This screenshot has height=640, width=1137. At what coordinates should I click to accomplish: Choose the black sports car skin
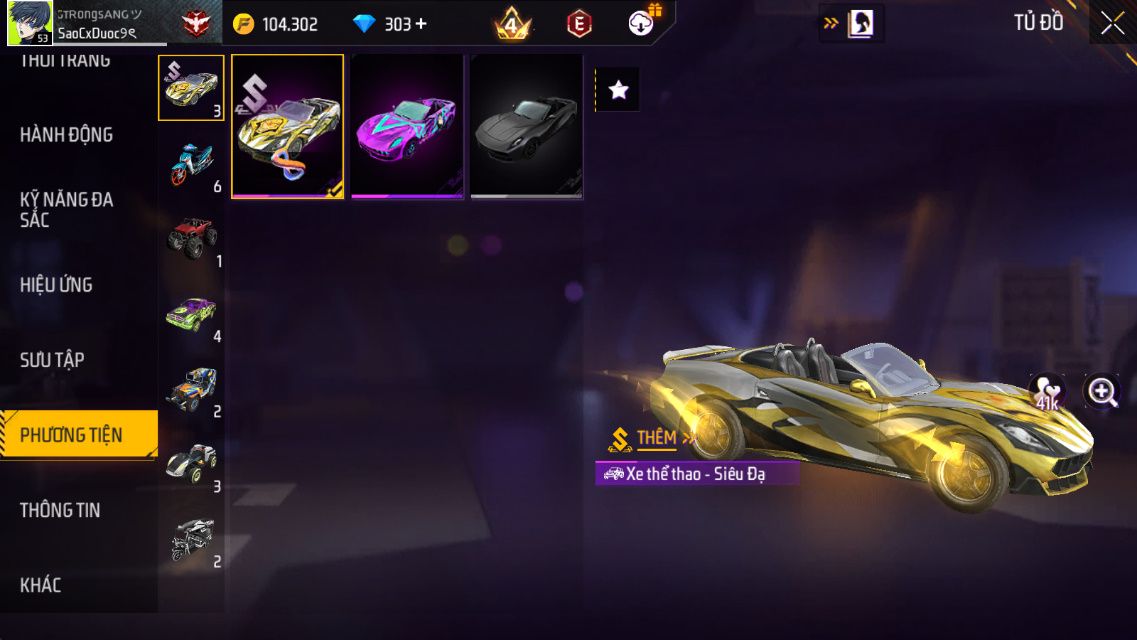point(527,127)
